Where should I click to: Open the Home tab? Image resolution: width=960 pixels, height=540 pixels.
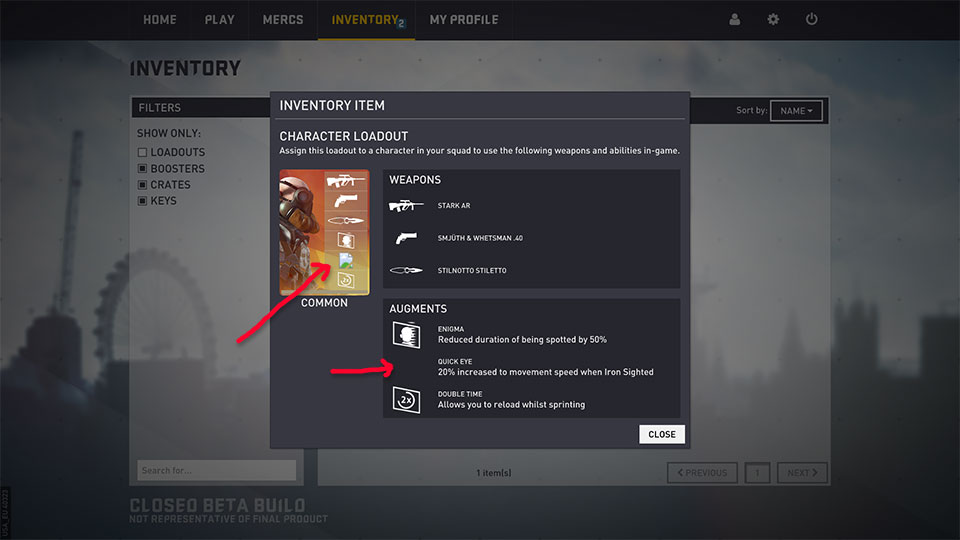160,20
